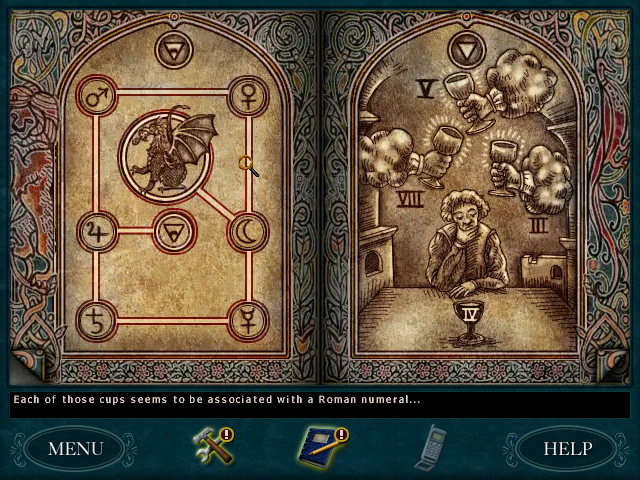Select the triangle node between Jupiter and Moon
Viewport: 640px width, 480px height.
(172, 232)
